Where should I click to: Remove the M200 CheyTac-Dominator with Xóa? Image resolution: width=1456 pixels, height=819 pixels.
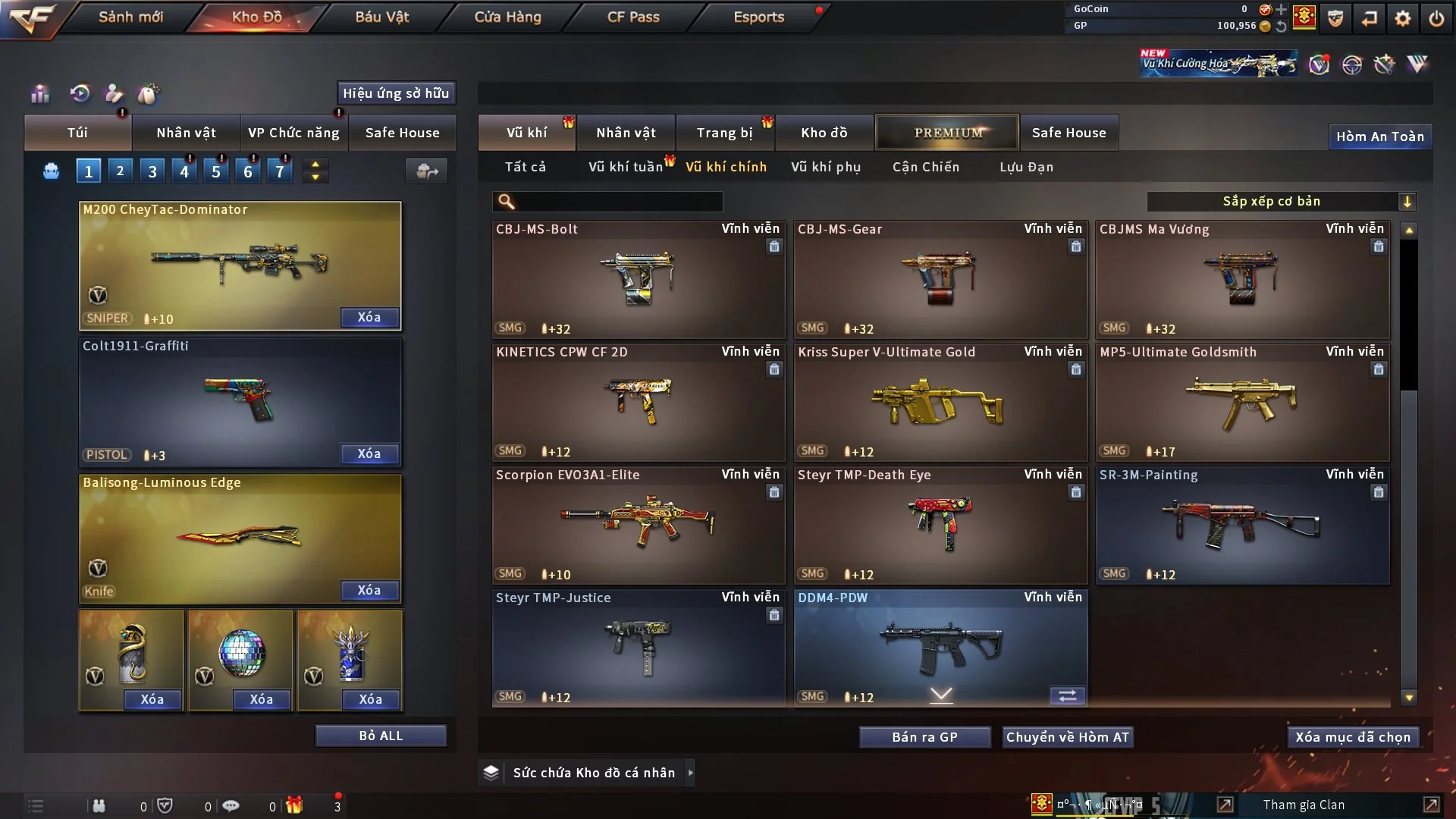pyautogui.click(x=369, y=317)
